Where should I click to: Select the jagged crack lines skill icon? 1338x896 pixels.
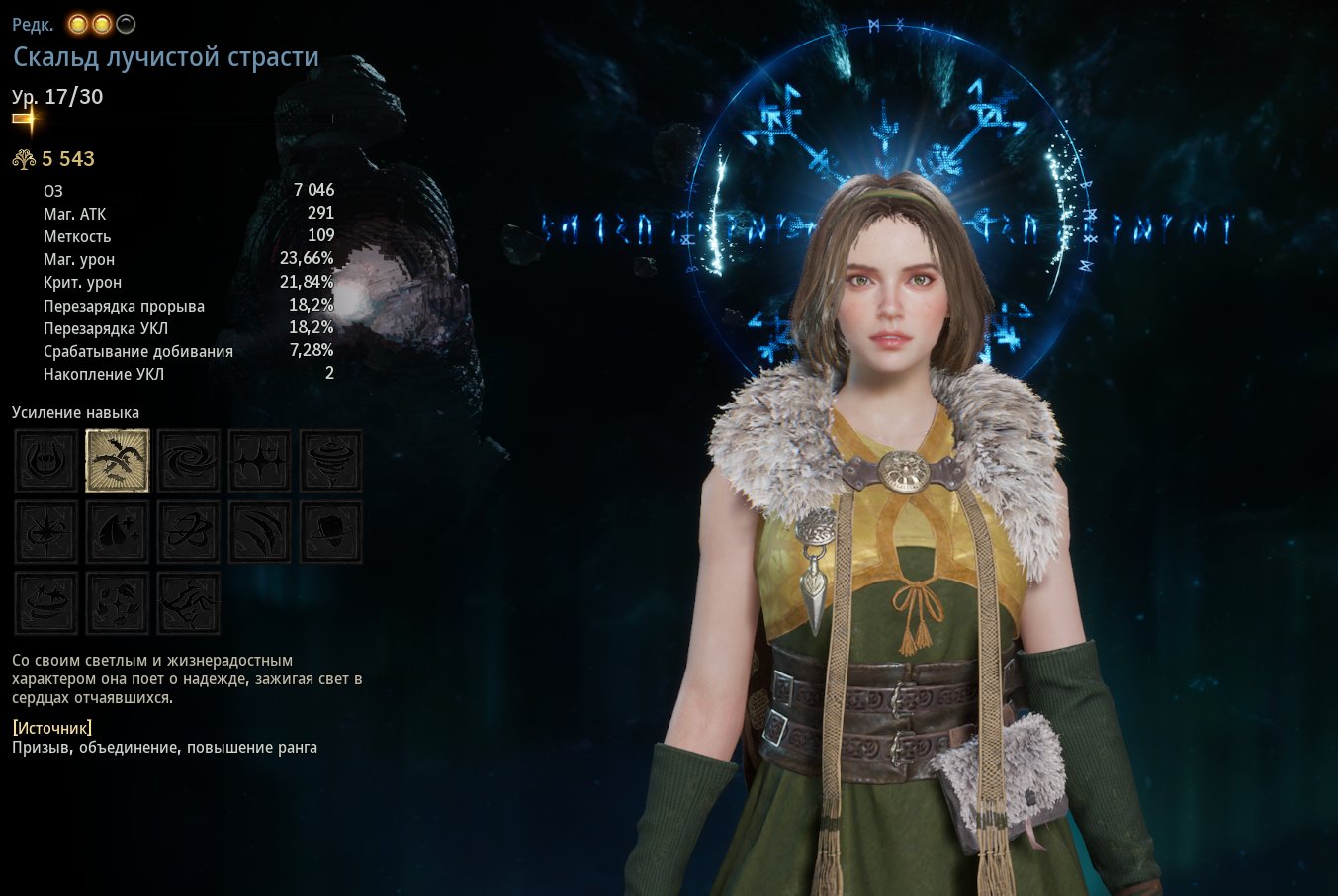(189, 603)
